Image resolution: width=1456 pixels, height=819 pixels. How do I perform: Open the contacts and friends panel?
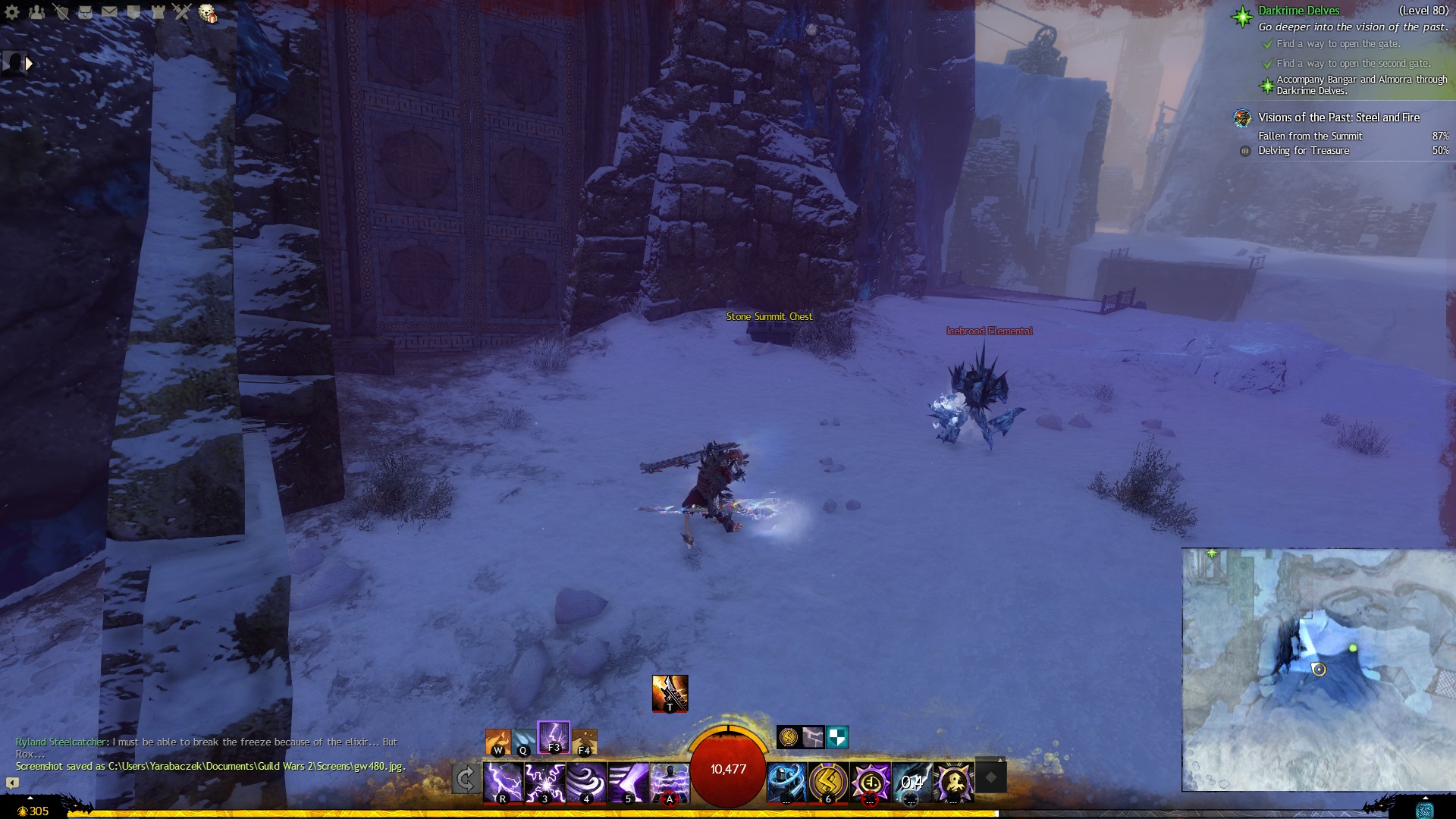pyautogui.click(x=36, y=11)
